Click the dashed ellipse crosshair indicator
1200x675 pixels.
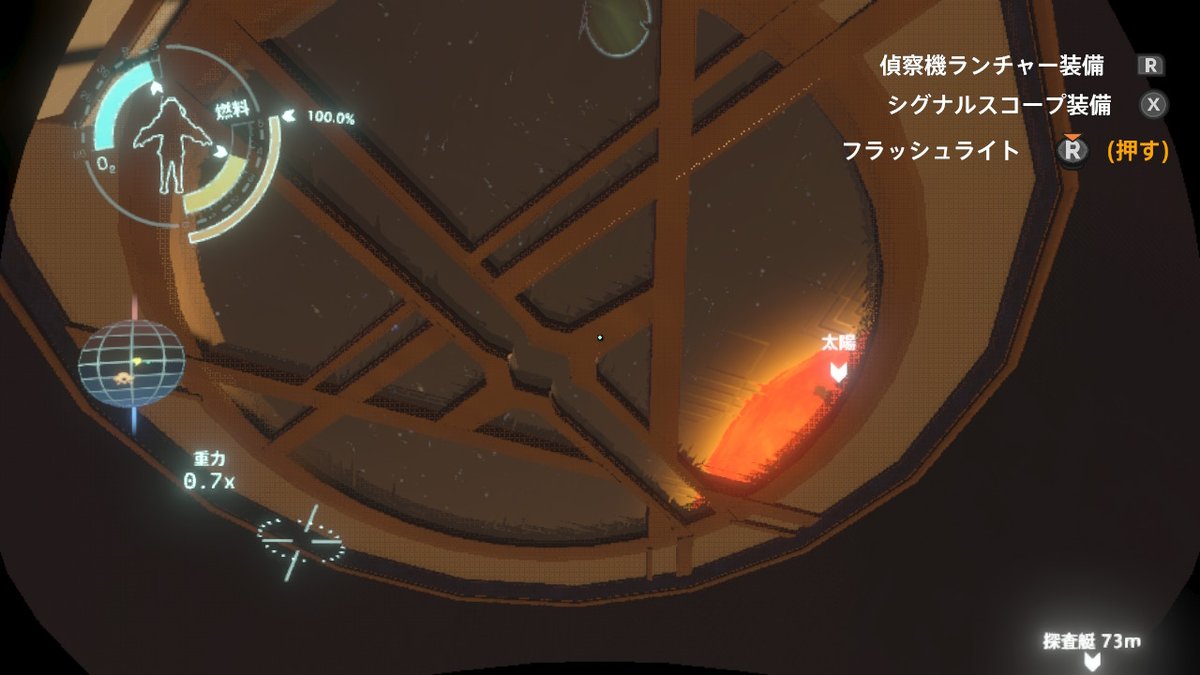tap(300, 541)
